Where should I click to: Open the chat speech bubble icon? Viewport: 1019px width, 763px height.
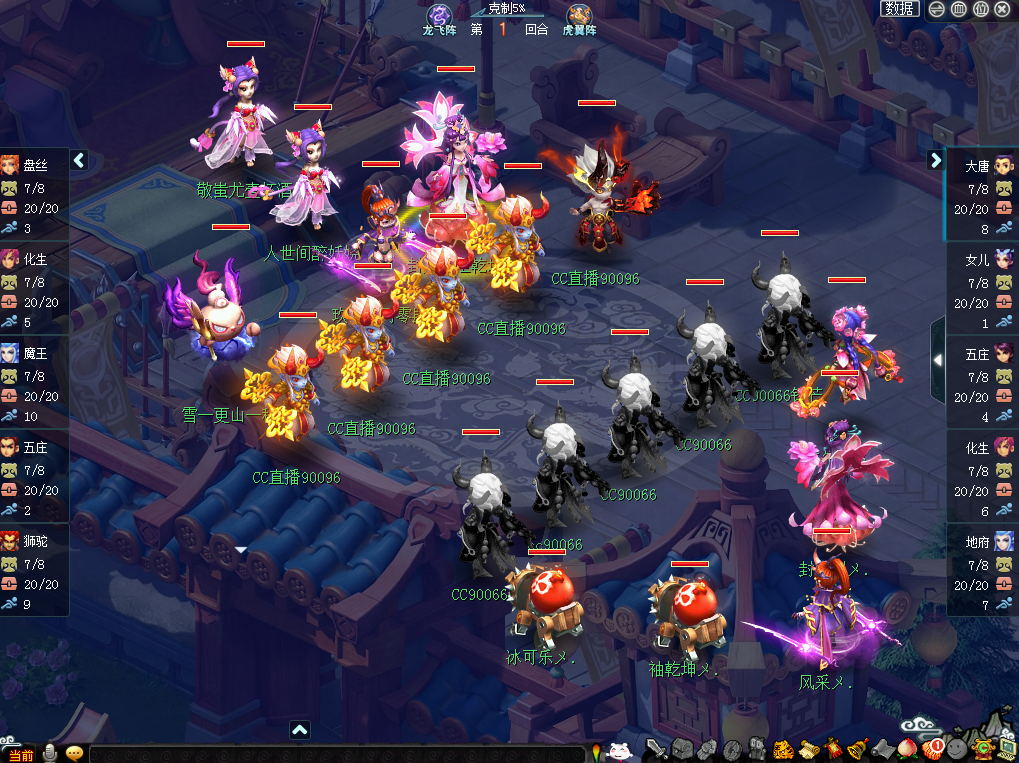pos(74,753)
